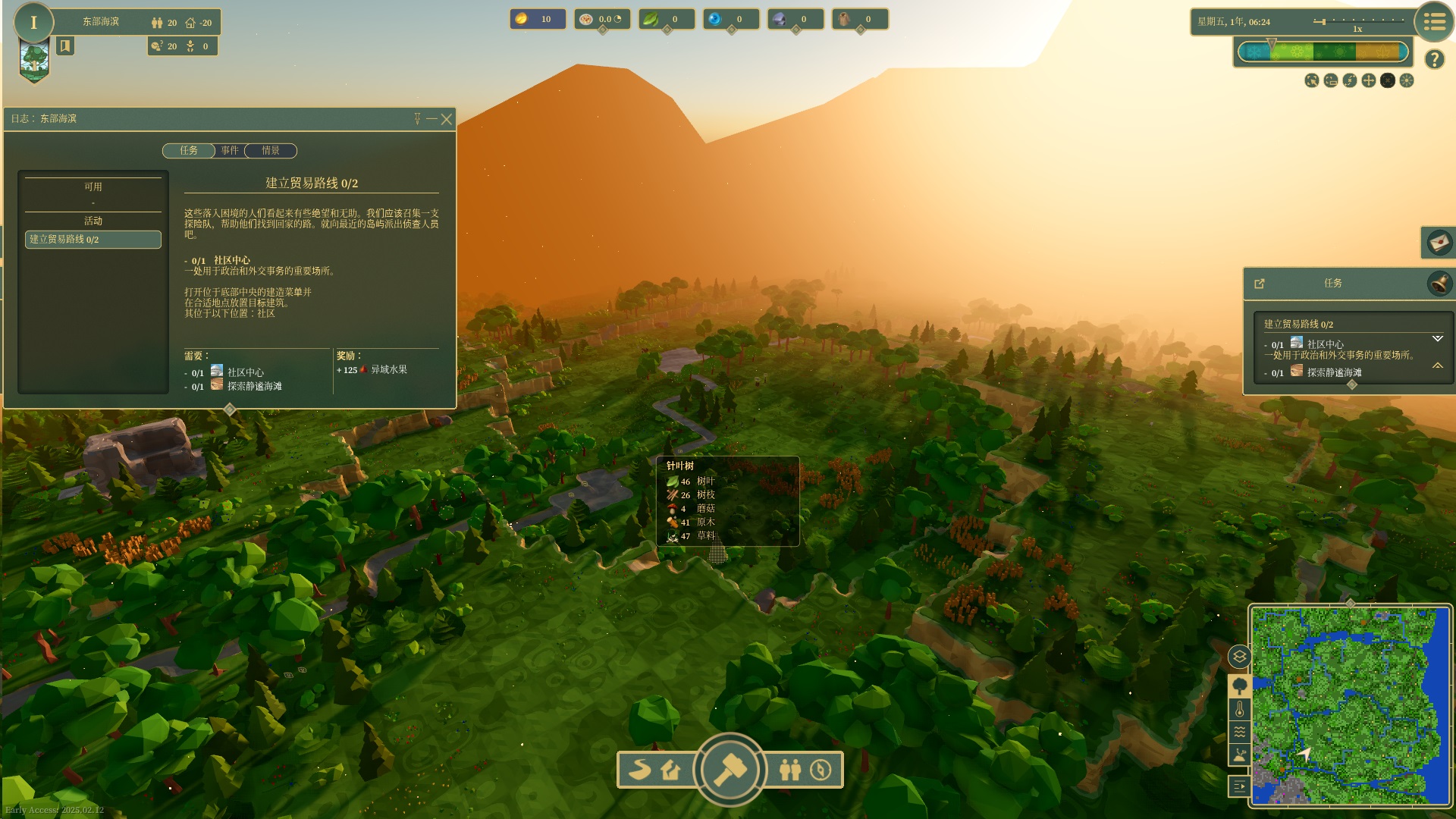Choose the demolish broken-house tool

click(670, 770)
